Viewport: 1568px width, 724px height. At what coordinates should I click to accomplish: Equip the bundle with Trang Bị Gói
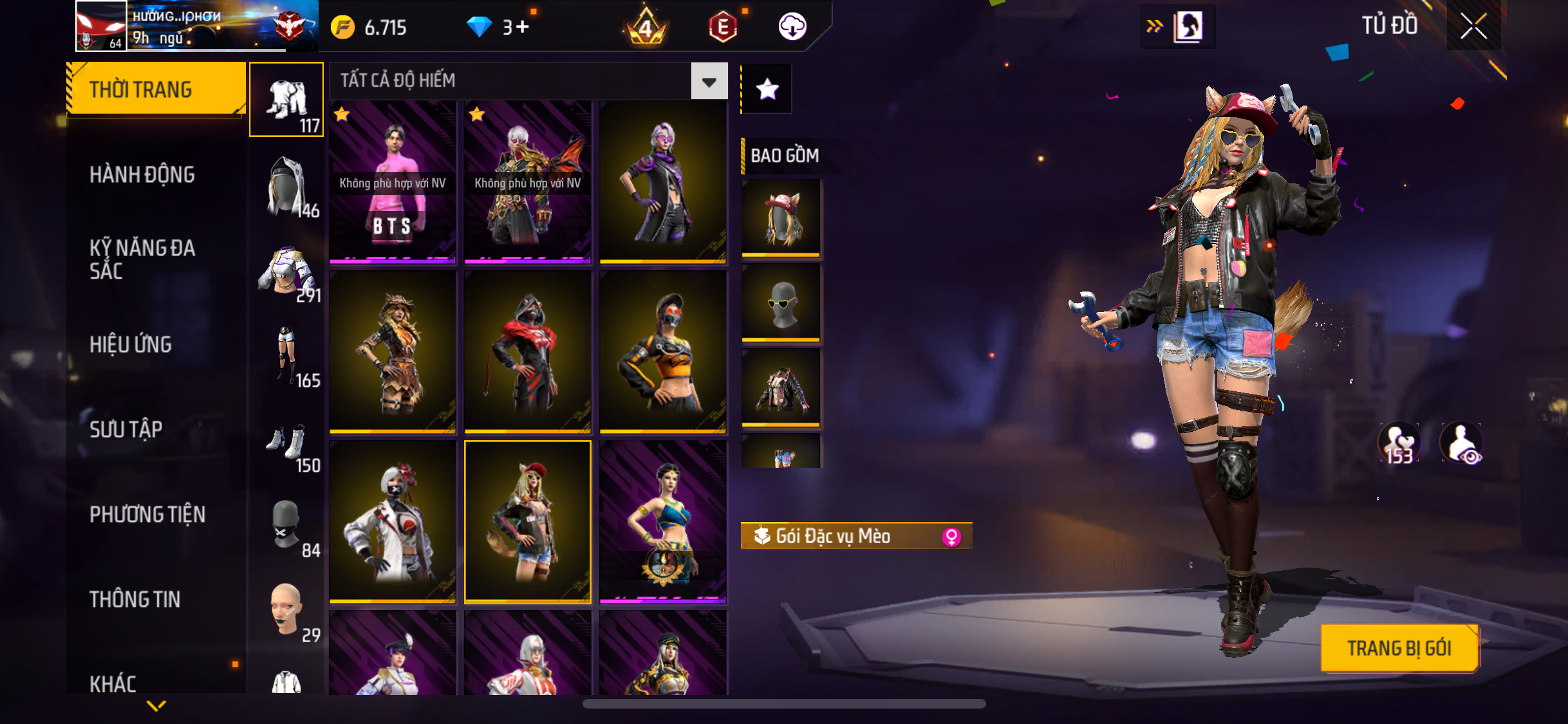click(1399, 648)
